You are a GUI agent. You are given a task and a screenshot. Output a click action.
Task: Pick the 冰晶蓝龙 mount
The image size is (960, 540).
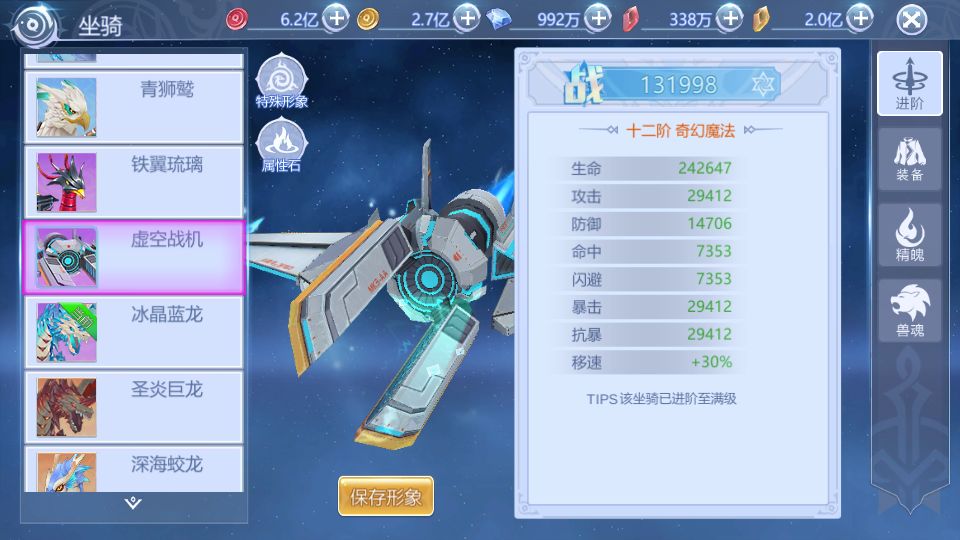tap(133, 331)
